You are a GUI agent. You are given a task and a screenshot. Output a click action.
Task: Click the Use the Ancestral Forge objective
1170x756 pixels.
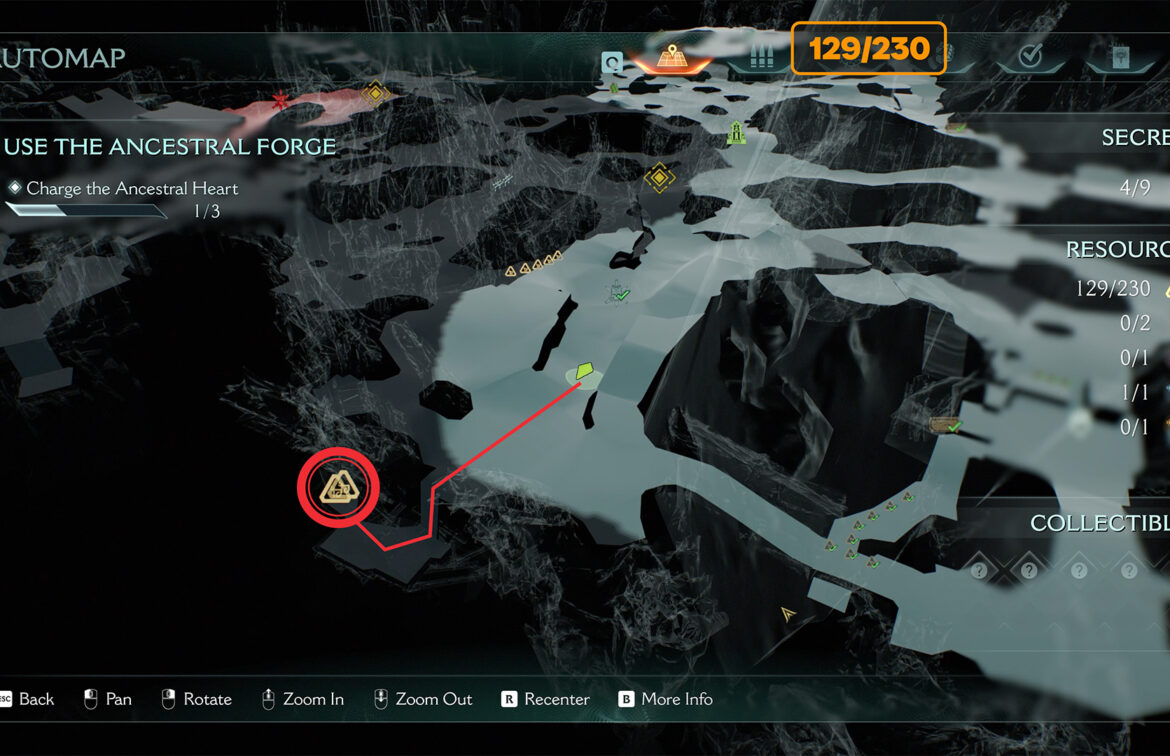coord(169,146)
